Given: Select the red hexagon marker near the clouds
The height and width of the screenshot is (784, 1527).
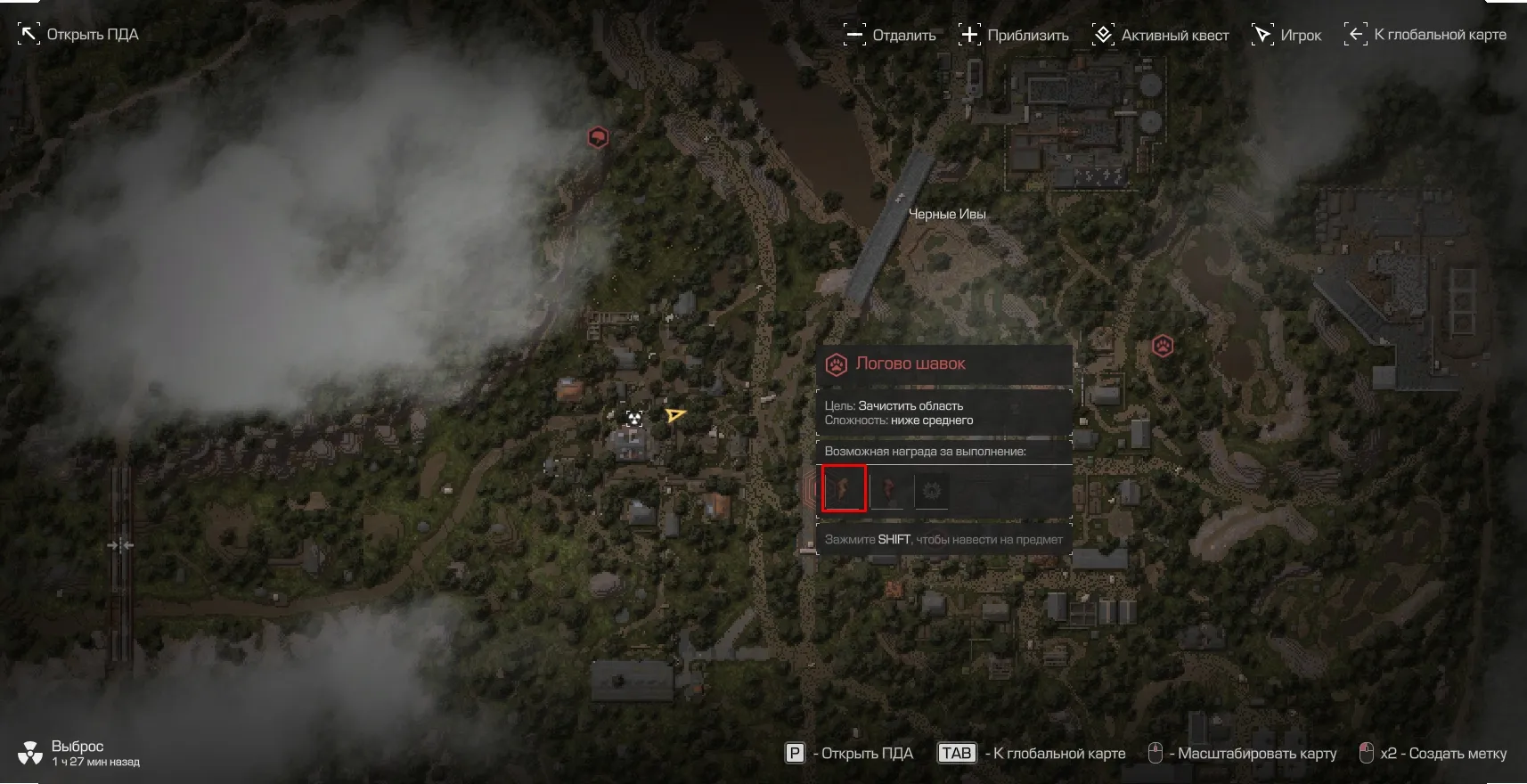Looking at the screenshot, I should coord(598,137).
